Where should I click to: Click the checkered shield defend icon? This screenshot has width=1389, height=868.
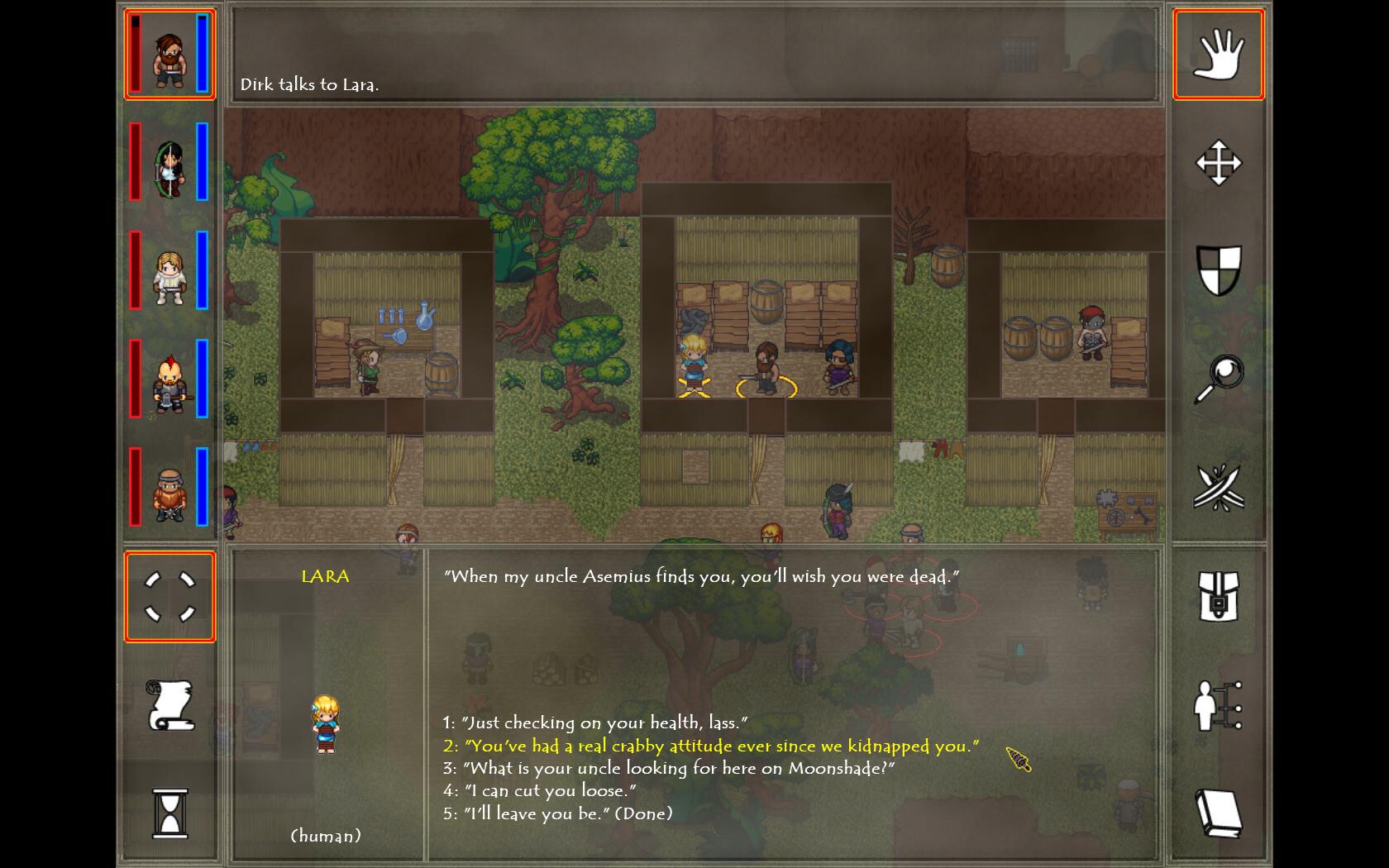[1219, 271]
